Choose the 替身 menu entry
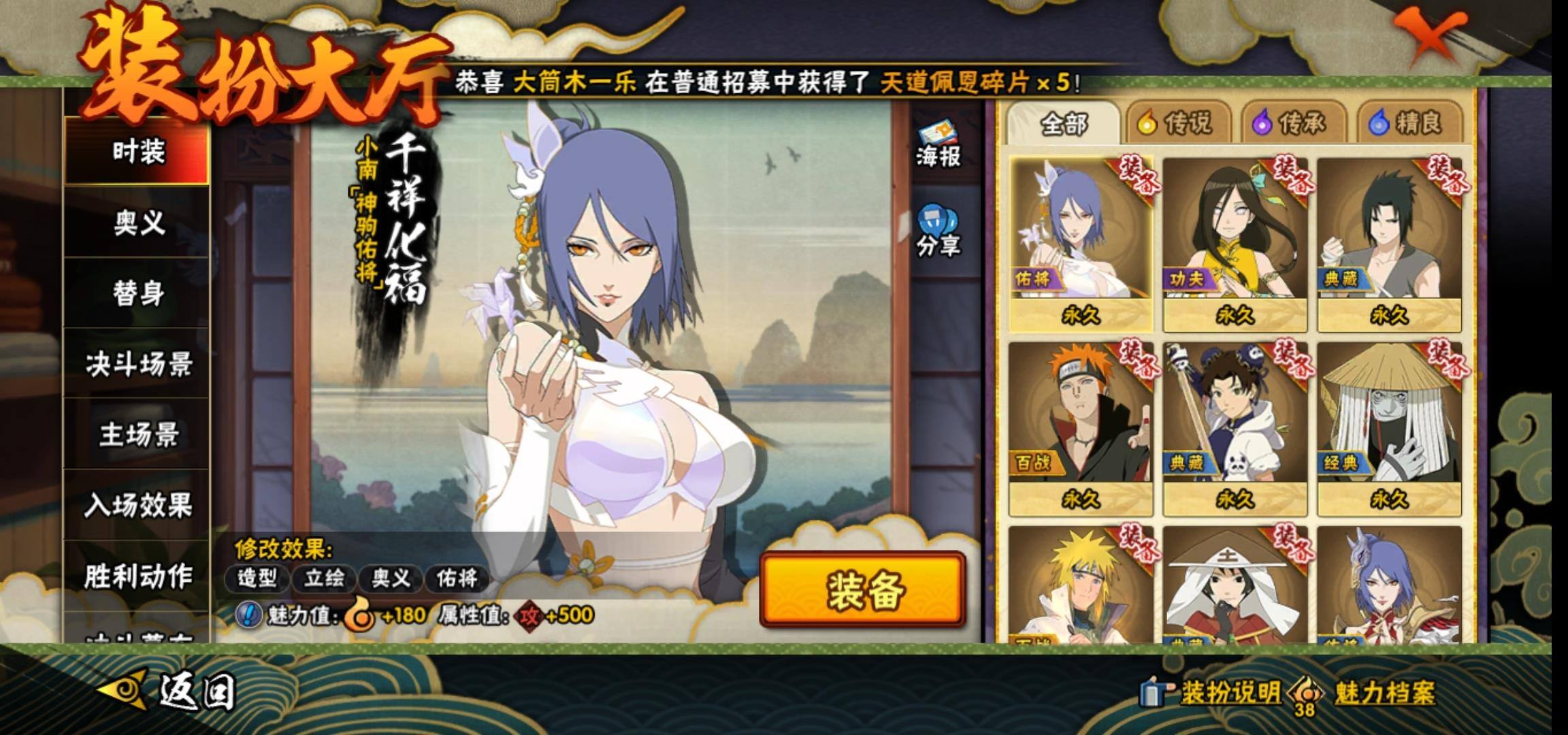Screen dimensions: 1568x735 pyautogui.click(x=138, y=293)
